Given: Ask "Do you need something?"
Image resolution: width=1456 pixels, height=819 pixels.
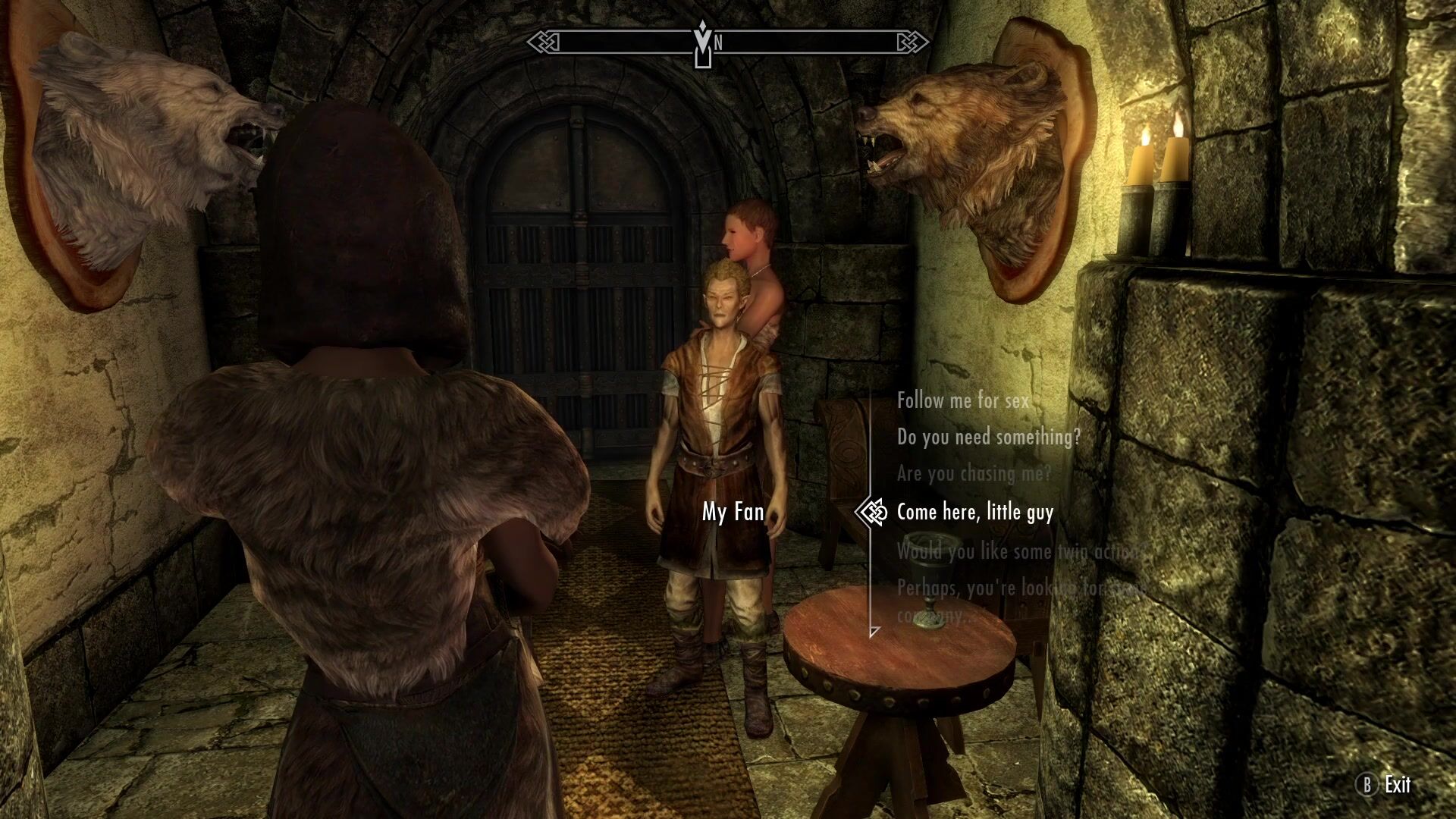Looking at the screenshot, I should (x=988, y=437).
